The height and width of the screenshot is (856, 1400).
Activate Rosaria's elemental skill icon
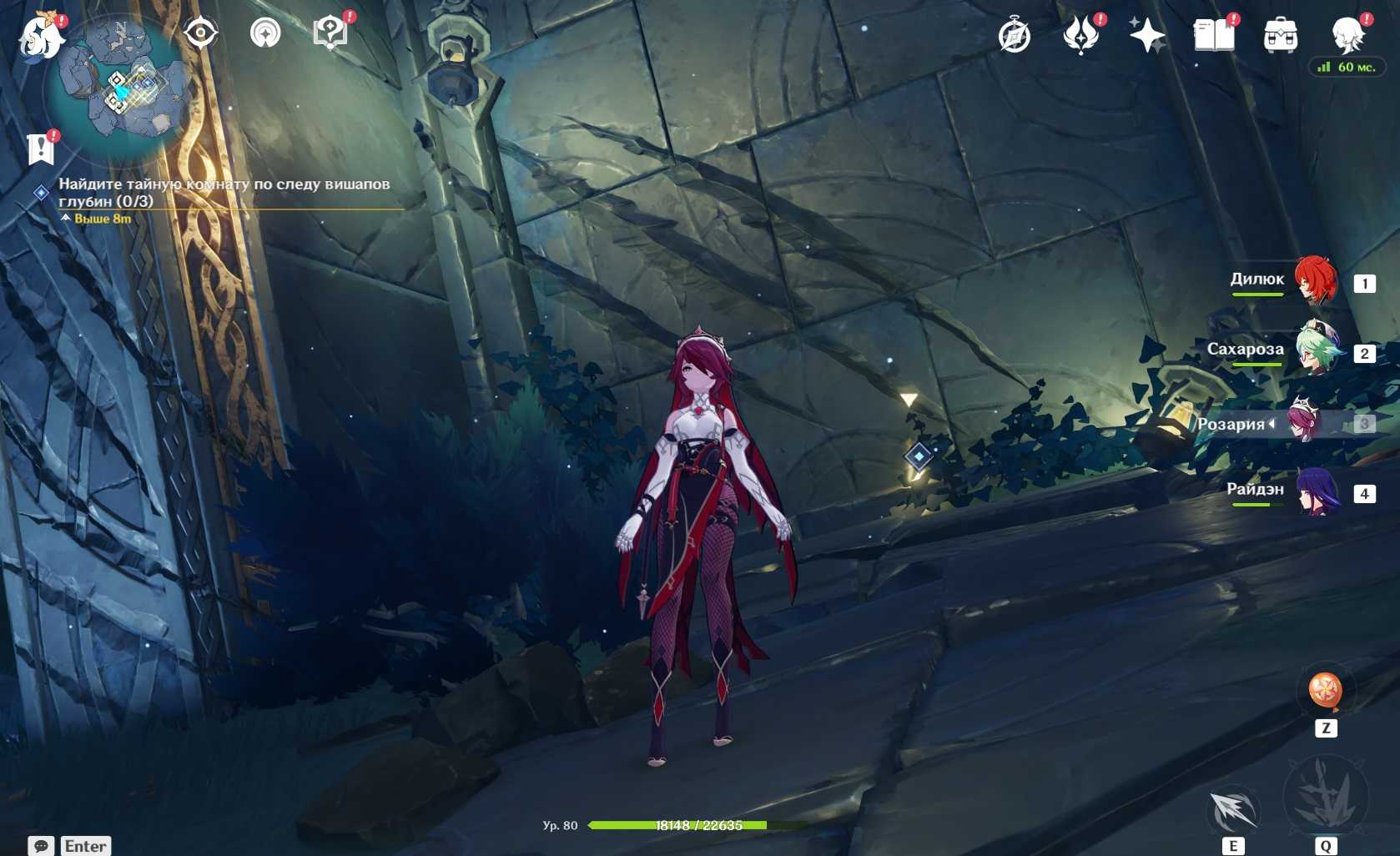pyautogui.click(x=1233, y=811)
